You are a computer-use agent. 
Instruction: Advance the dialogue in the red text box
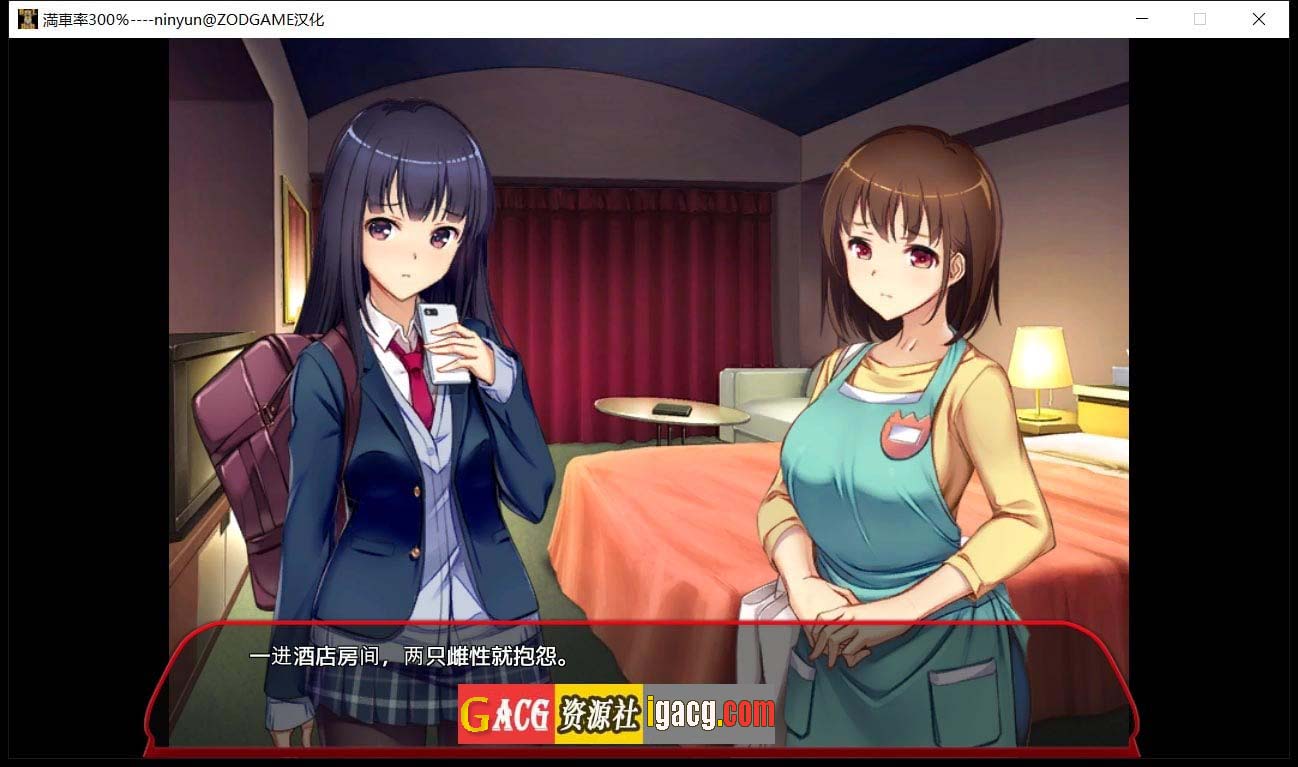click(640, 660)
